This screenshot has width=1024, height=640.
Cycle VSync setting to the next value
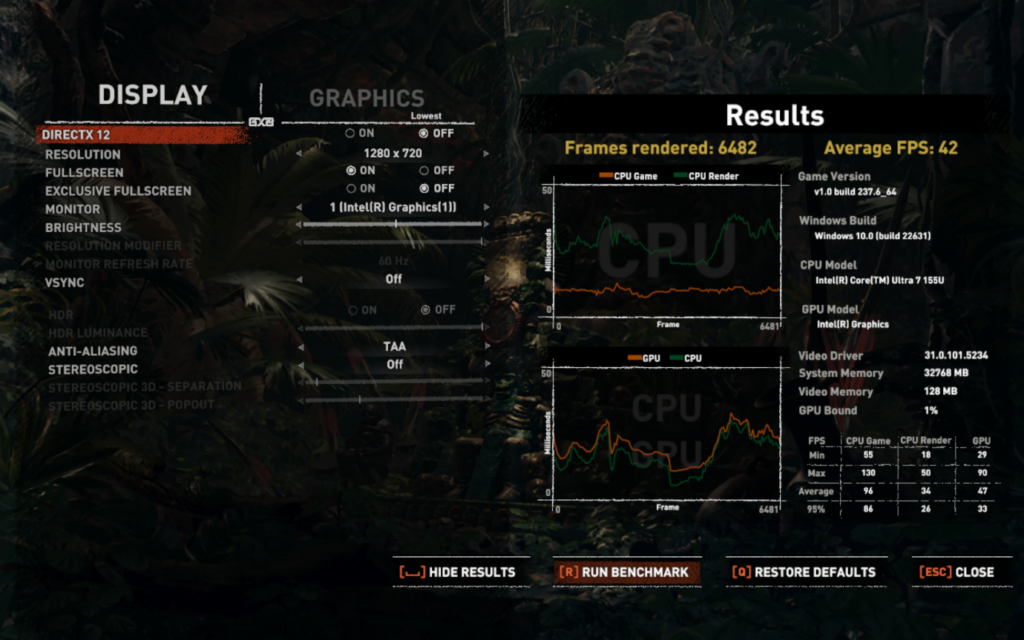pyautogui.click(x=487, y=280)
